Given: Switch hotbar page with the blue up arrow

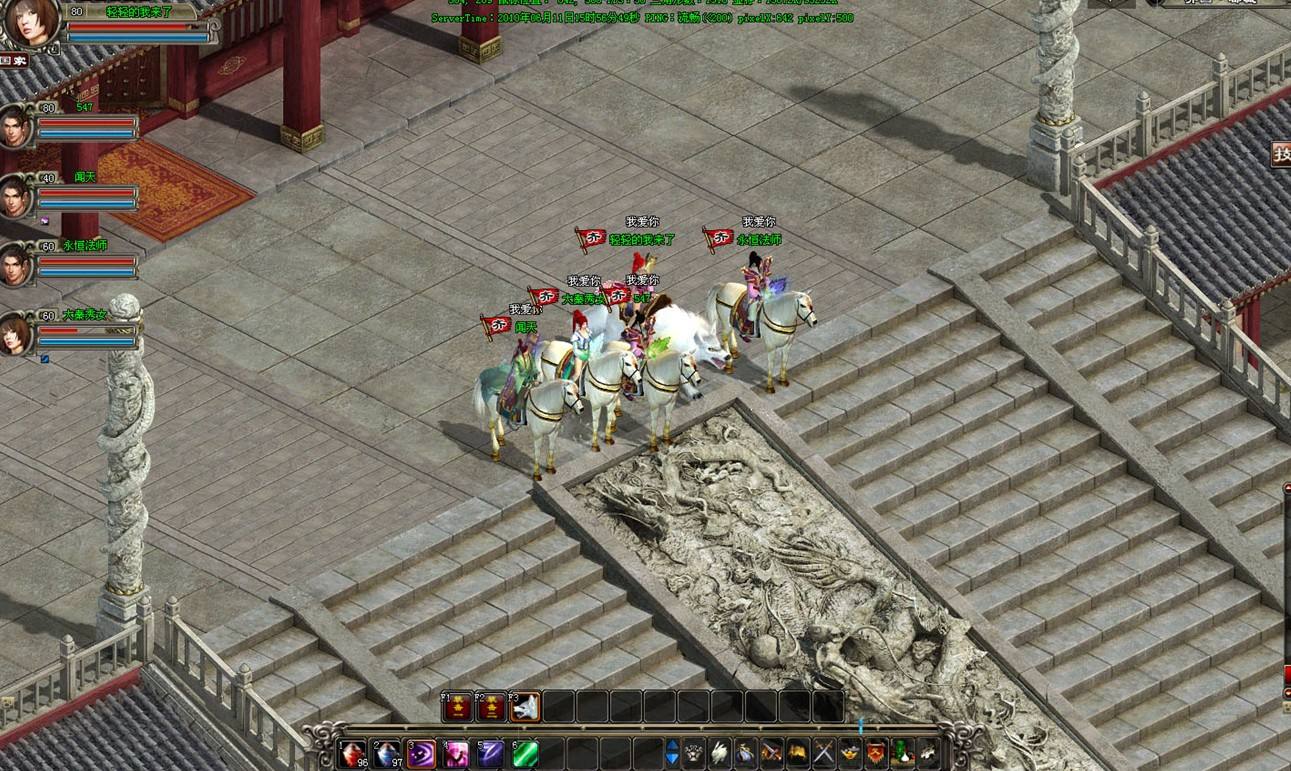Looking at the screenshot, I should click(672, 746).
